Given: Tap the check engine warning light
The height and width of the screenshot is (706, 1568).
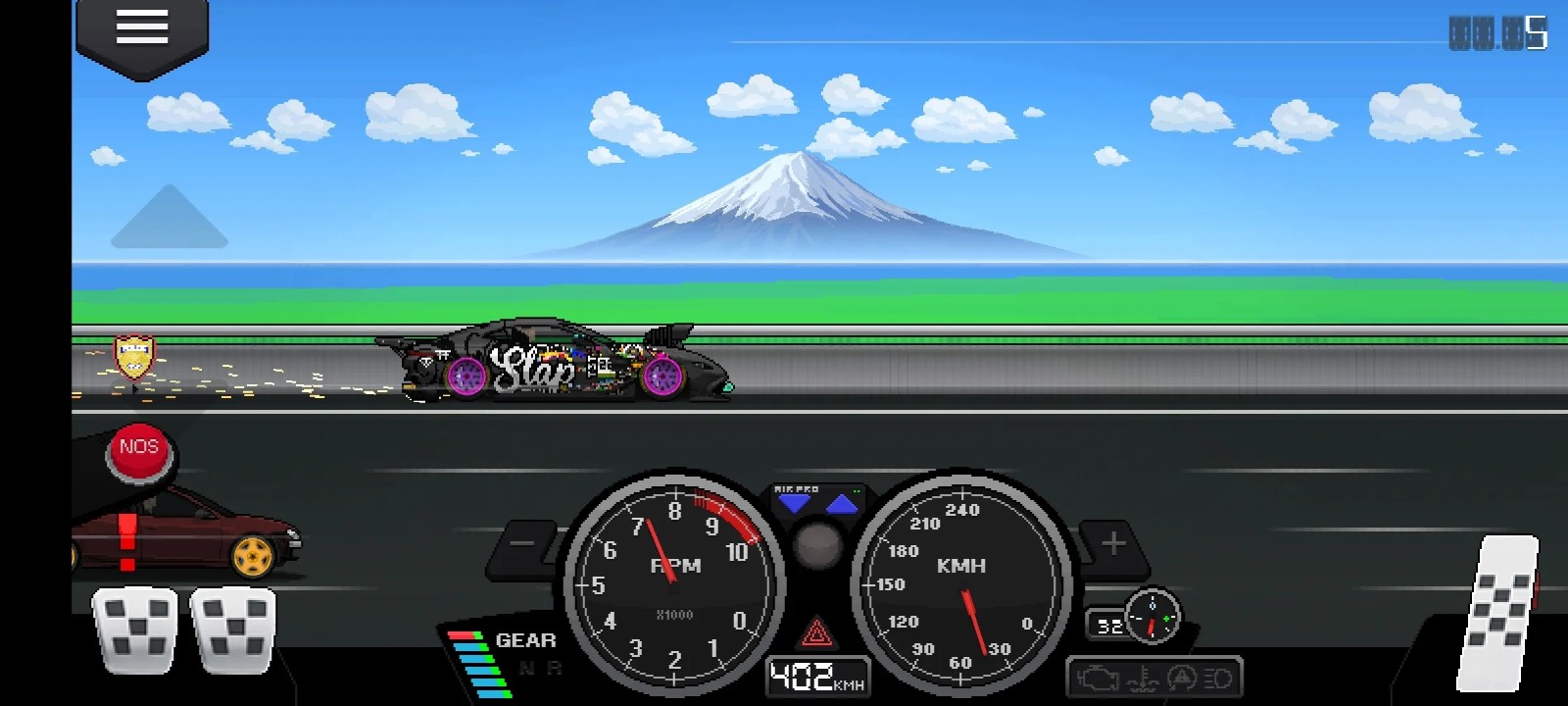Looking at the screenshot, I should 1097,677.
